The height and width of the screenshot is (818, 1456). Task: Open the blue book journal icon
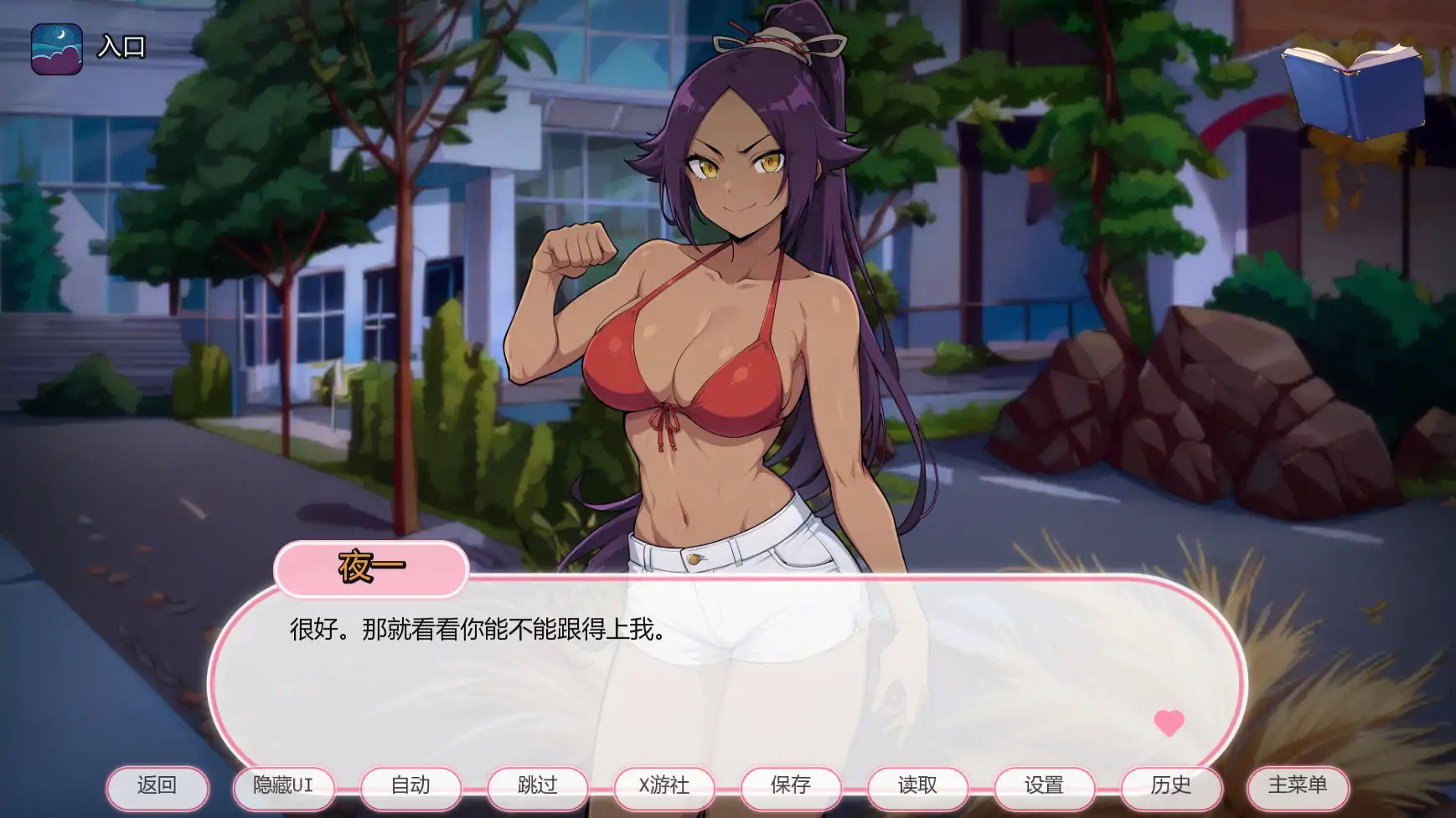pyautogui.click(x=1354, y=90)
